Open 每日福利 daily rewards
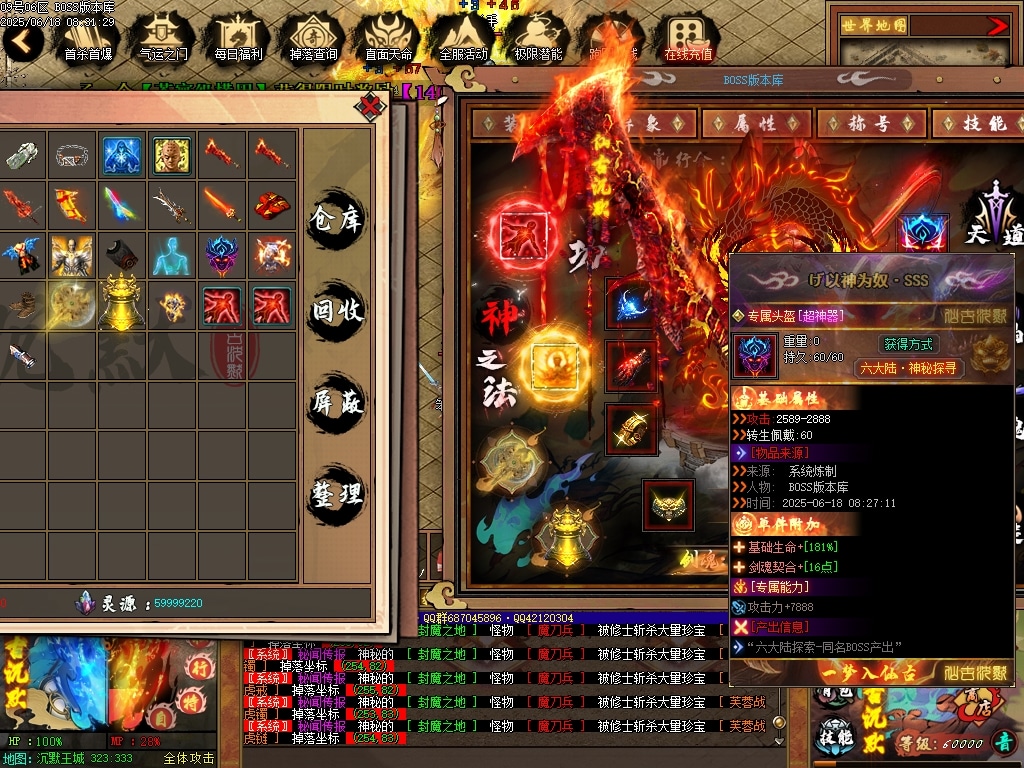Viewport: 1024px width, 768px height. click(x=238, y=39)
